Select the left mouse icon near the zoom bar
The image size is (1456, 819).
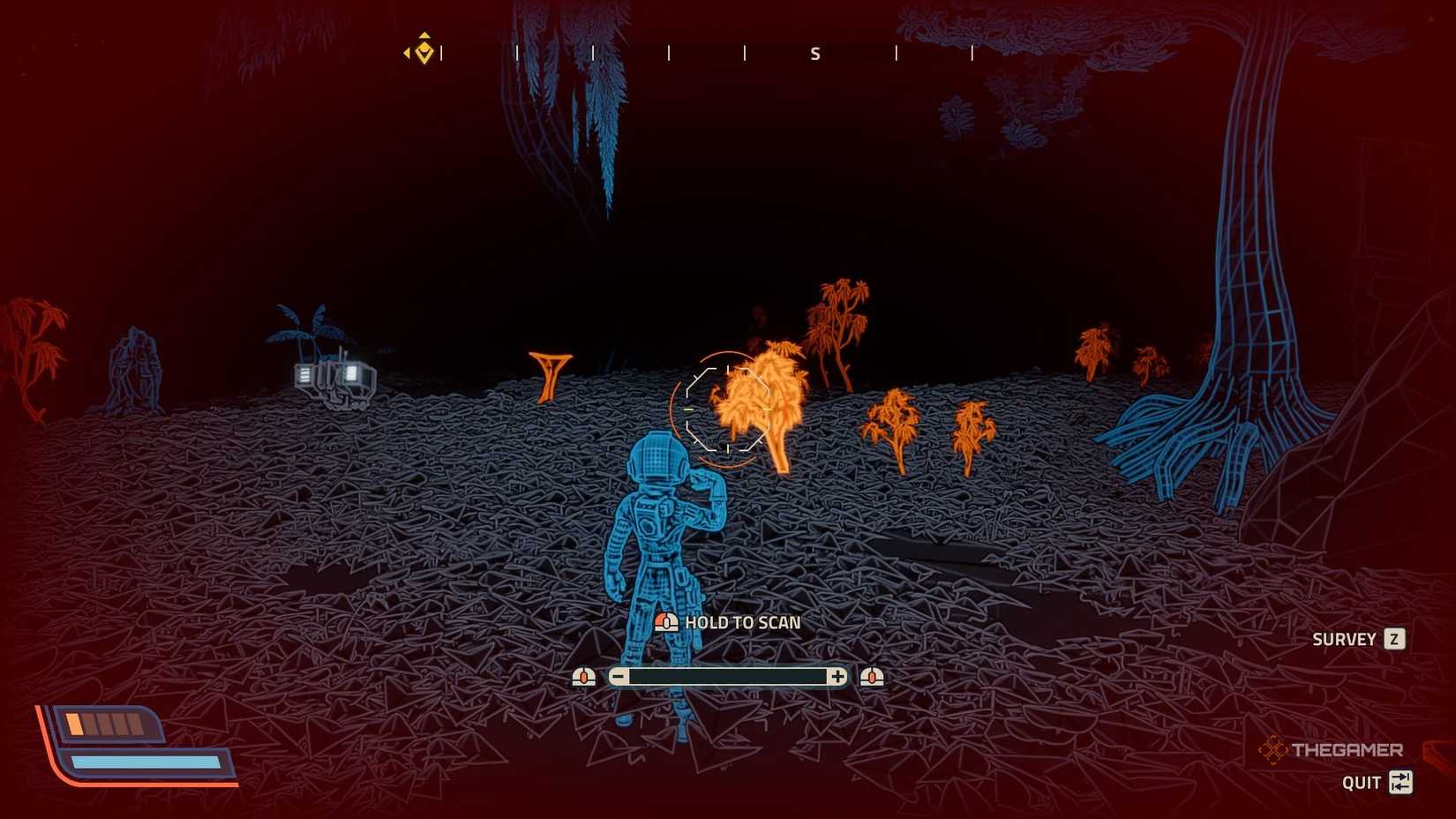(585, 677)
